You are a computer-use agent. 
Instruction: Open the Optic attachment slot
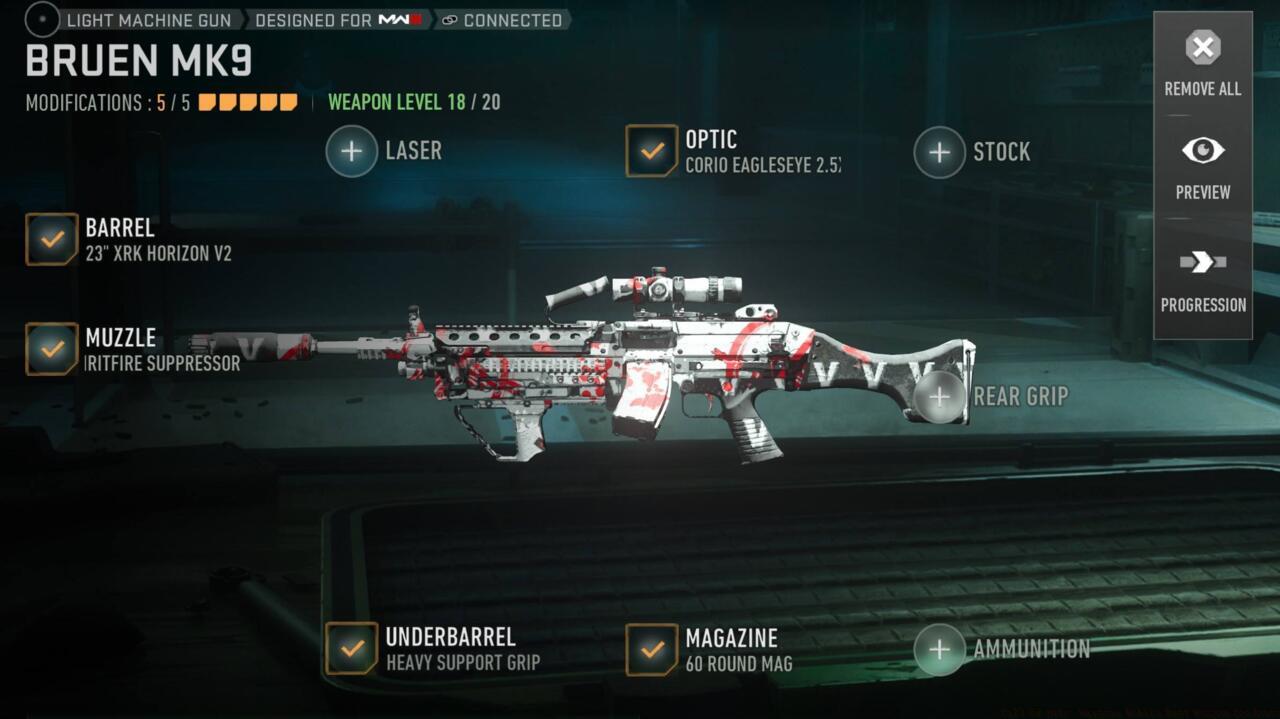point(652,151)
